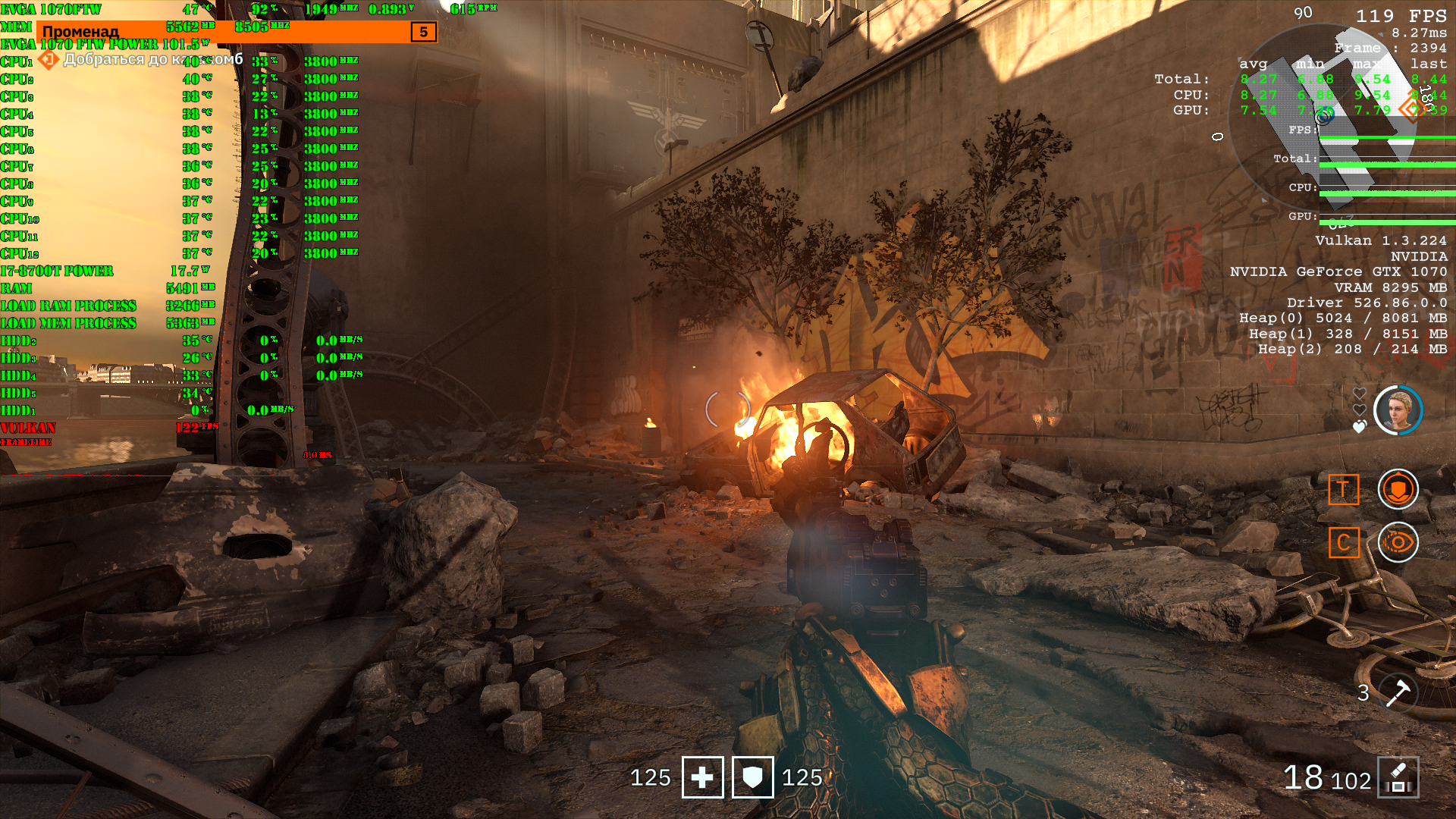Select the throwing hatchet icon
This screenshot has height=819, width=1456.
coord(1397,692)
